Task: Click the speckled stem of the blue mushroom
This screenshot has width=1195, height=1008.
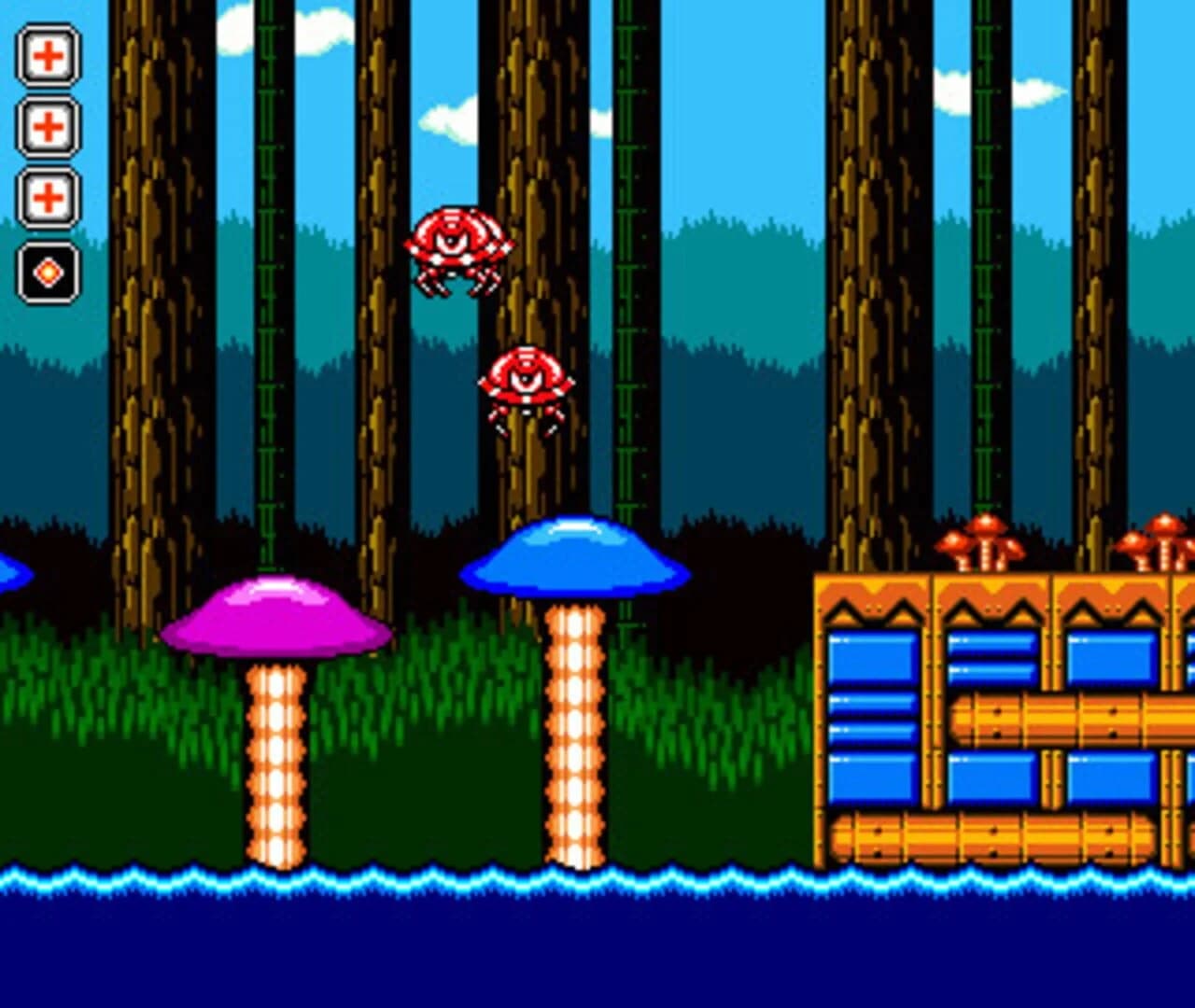Action: tap(572, 747)
